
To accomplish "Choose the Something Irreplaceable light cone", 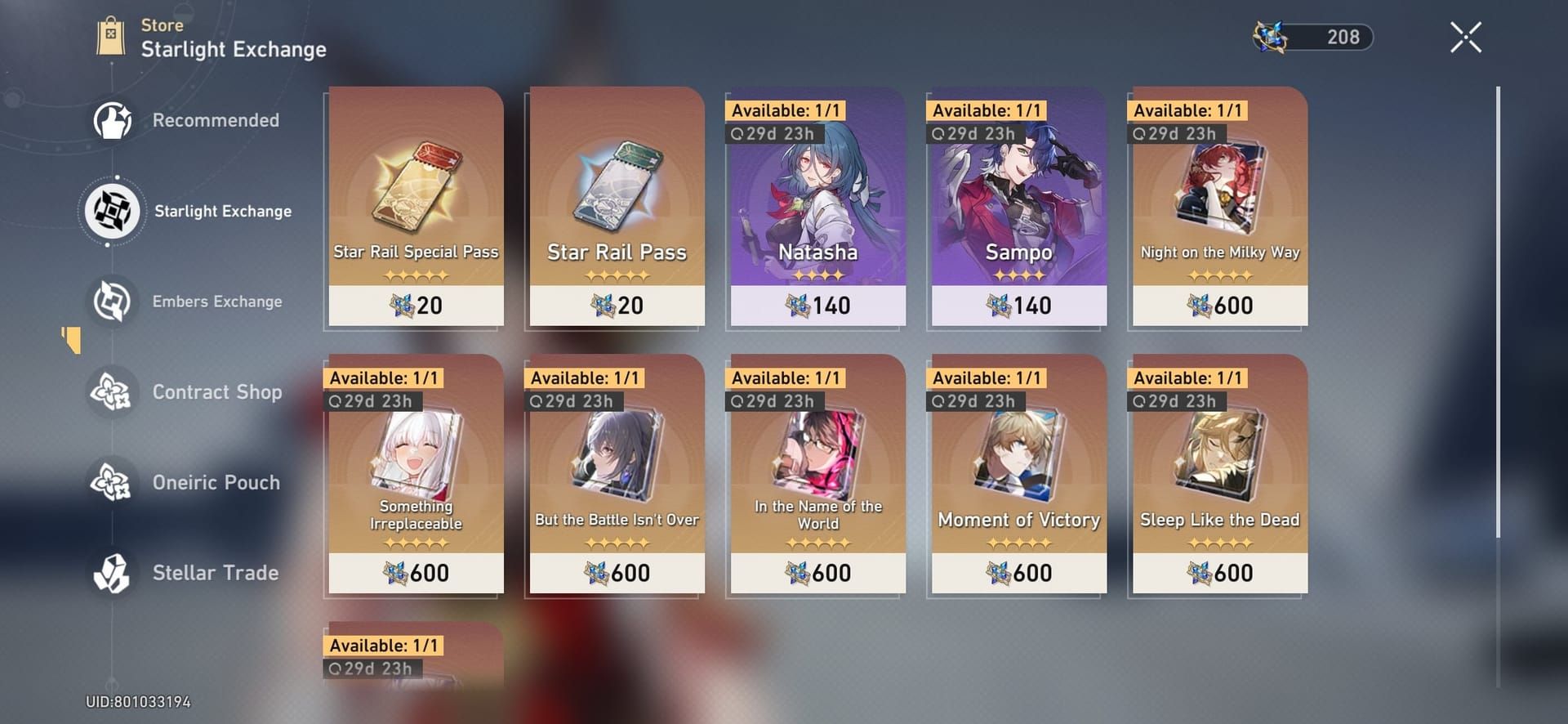I will [415, 474].
